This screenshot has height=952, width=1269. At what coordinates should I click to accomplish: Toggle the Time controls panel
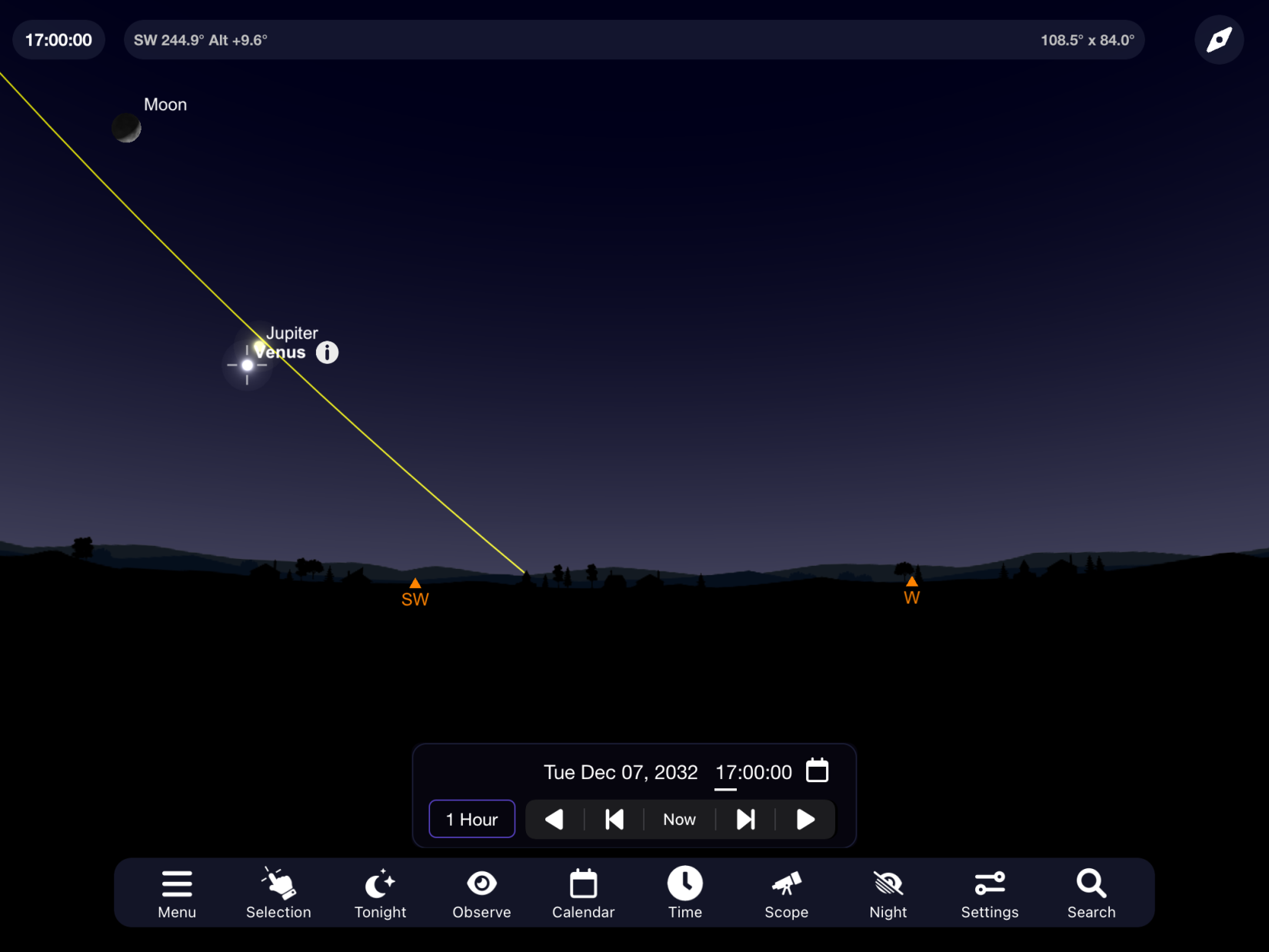[684, 893]
